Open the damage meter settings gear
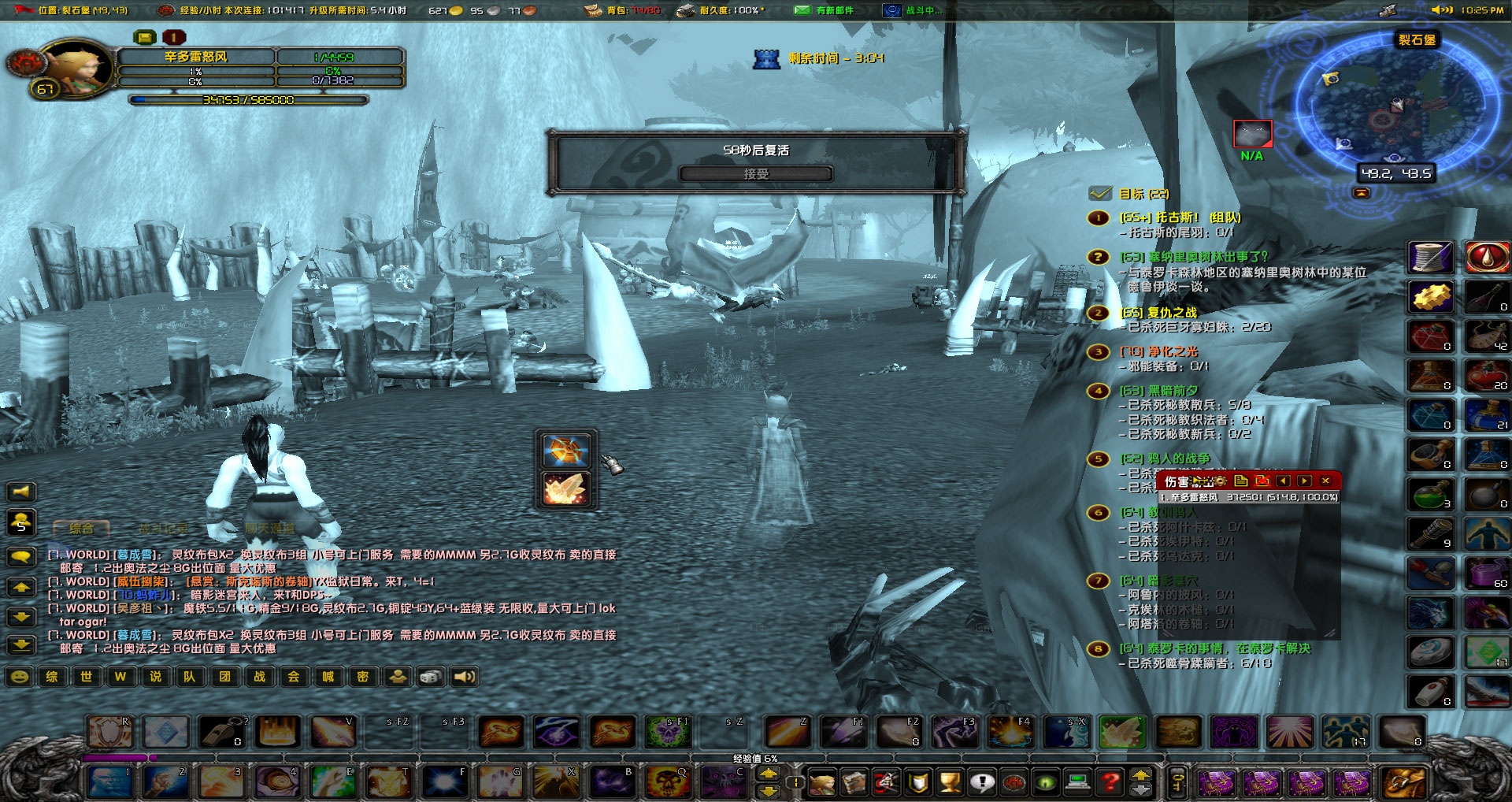This screenshot has height=802, width=1512. pyautogui.click(x=1220, y=481)
